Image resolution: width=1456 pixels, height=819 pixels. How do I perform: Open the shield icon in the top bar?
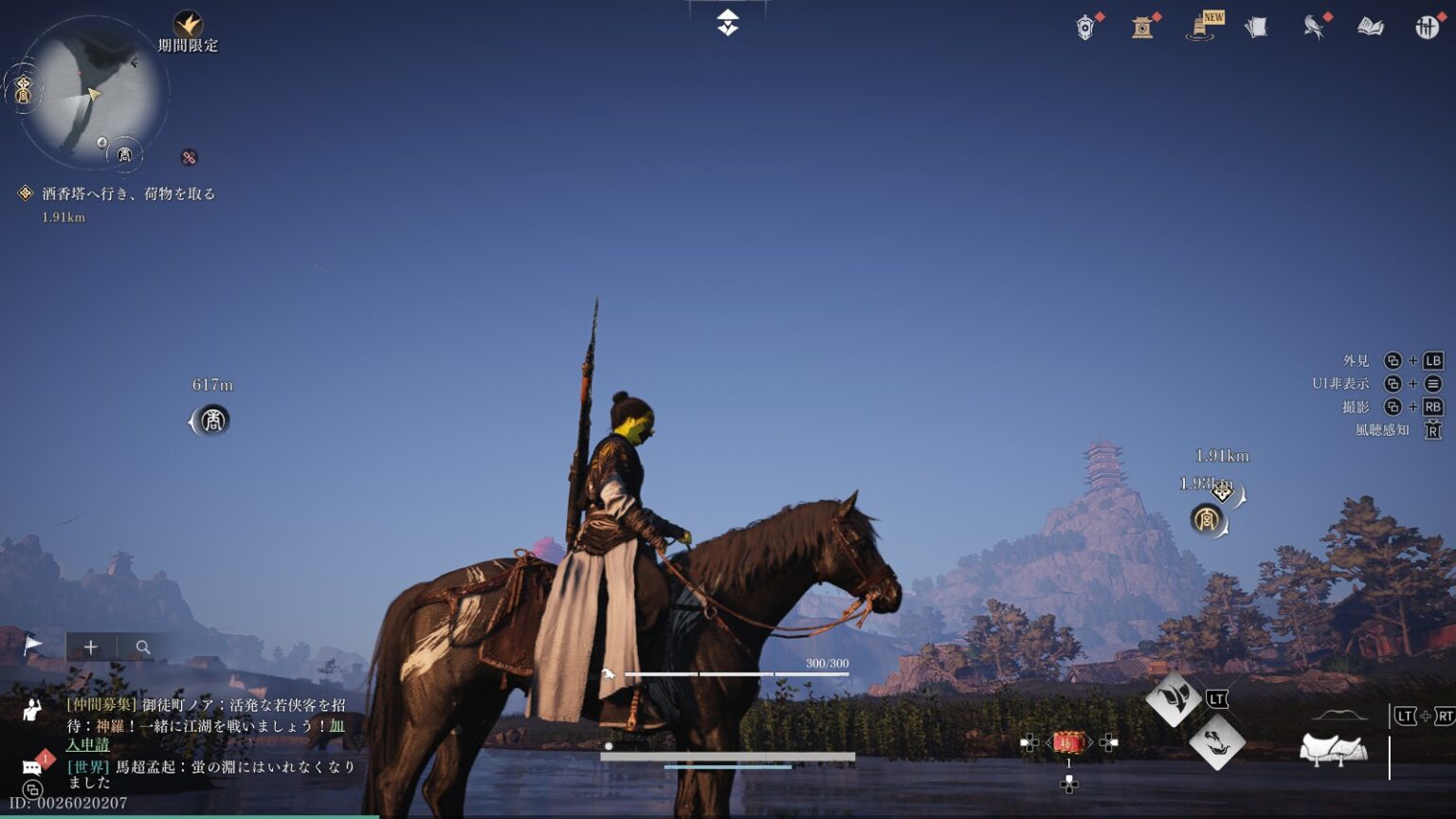click(1086, 27)
